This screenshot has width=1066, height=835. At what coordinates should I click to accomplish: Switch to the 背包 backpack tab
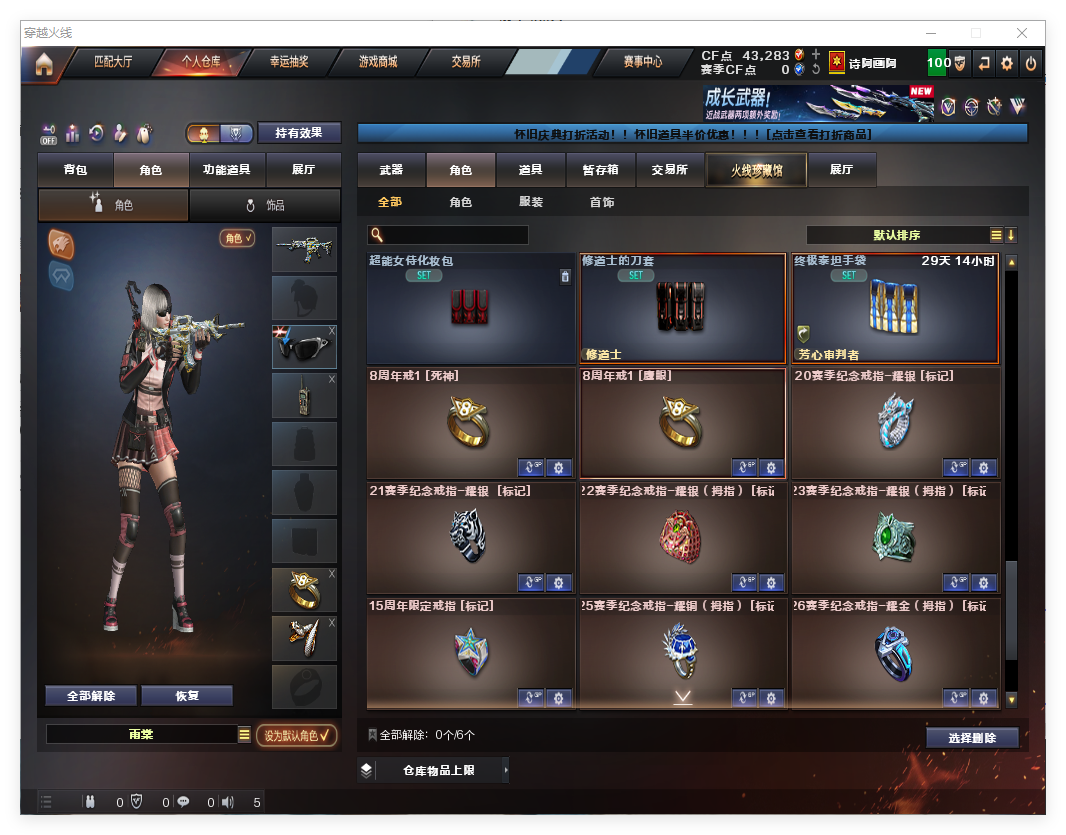click(75, 170)
